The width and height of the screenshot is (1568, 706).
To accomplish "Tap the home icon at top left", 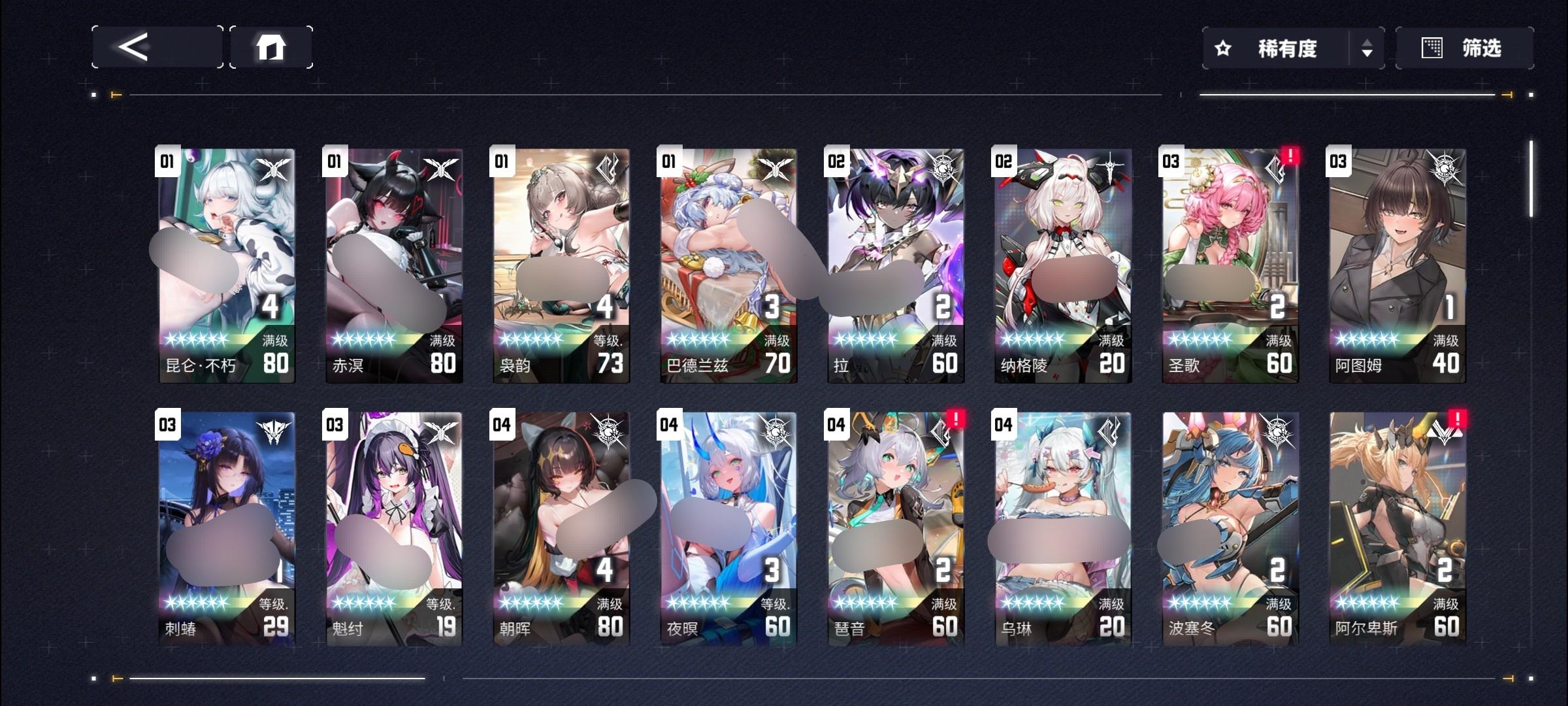I will [x=272, y=48].
